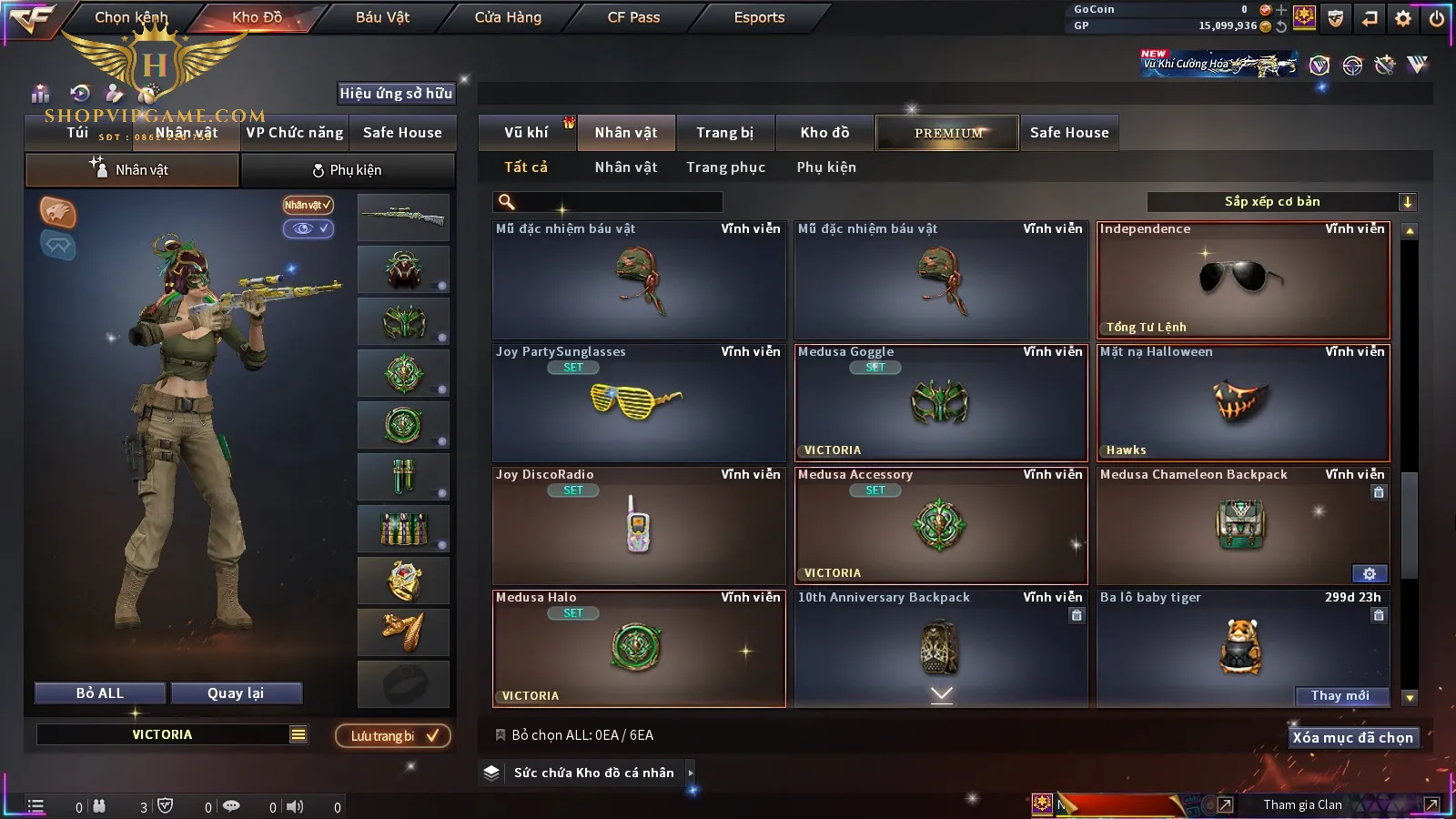1456x819 pixels.
Task: Pick the Medusa Chameleon Backpack item
Action: coord(1243,526)
